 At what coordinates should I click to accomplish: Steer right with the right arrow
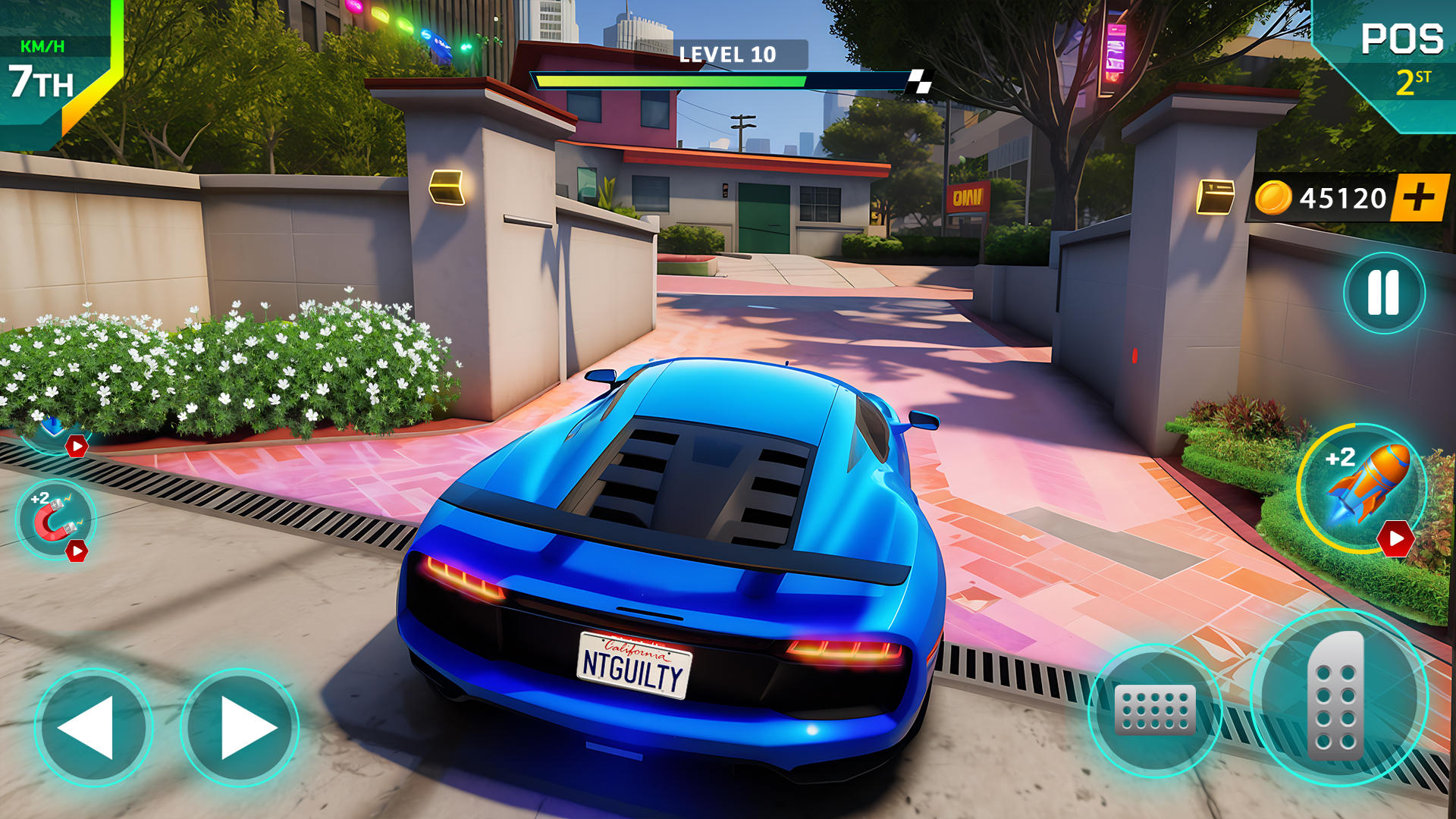(x=240, y=726)
